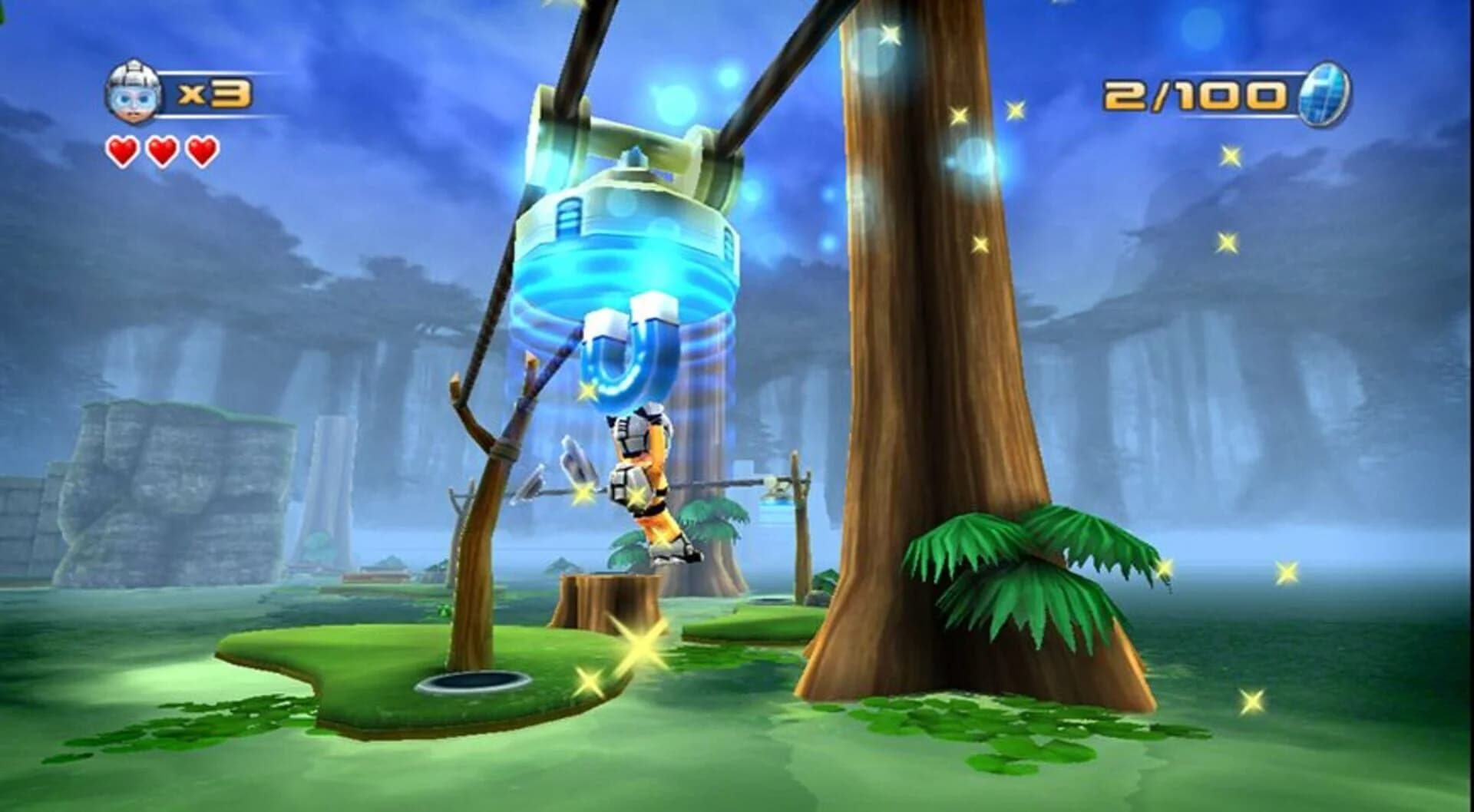Click the second red heart icon
The width and height of the screenshot is (1474, 812).
[x=163, y=150]
